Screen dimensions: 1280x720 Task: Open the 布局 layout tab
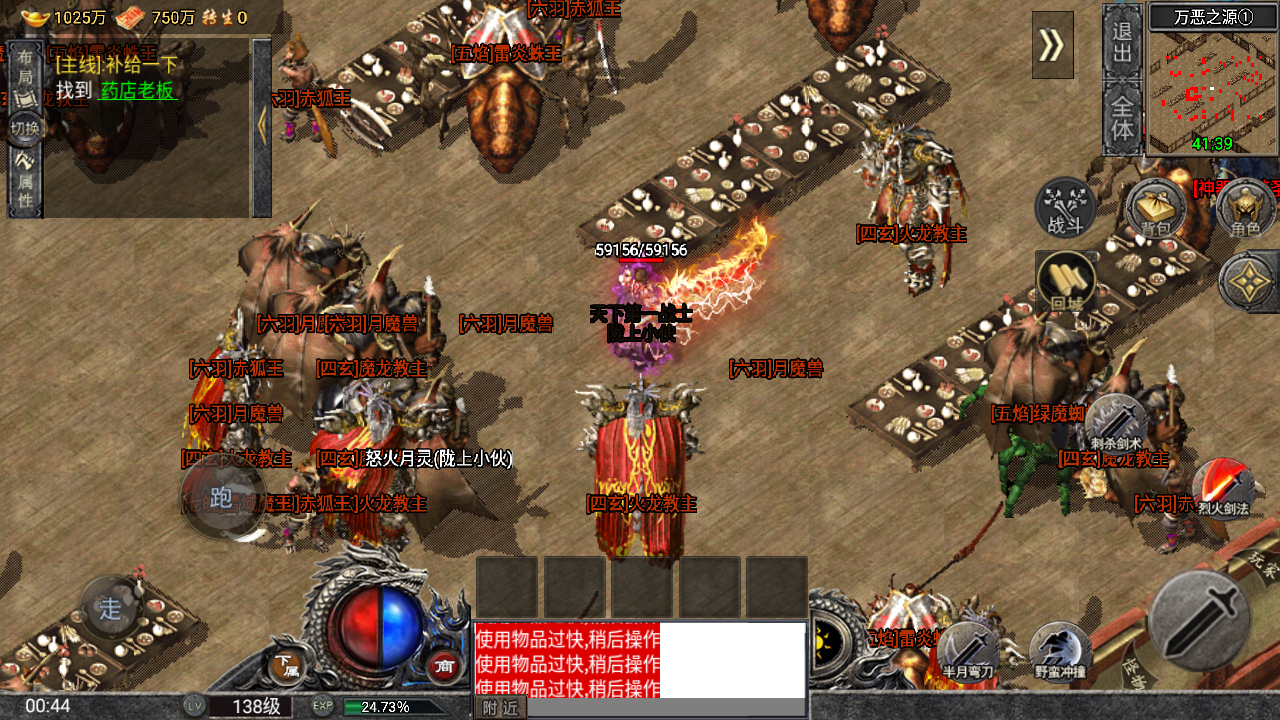tap(25, 68)
